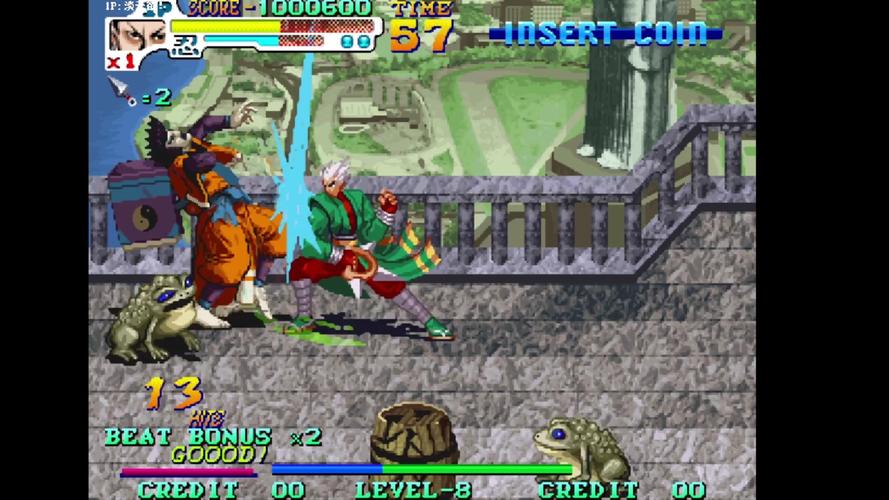This screenshot has width=889, height=500.
Task: Click the INSERT COIN player two banner
Action: 605,34
